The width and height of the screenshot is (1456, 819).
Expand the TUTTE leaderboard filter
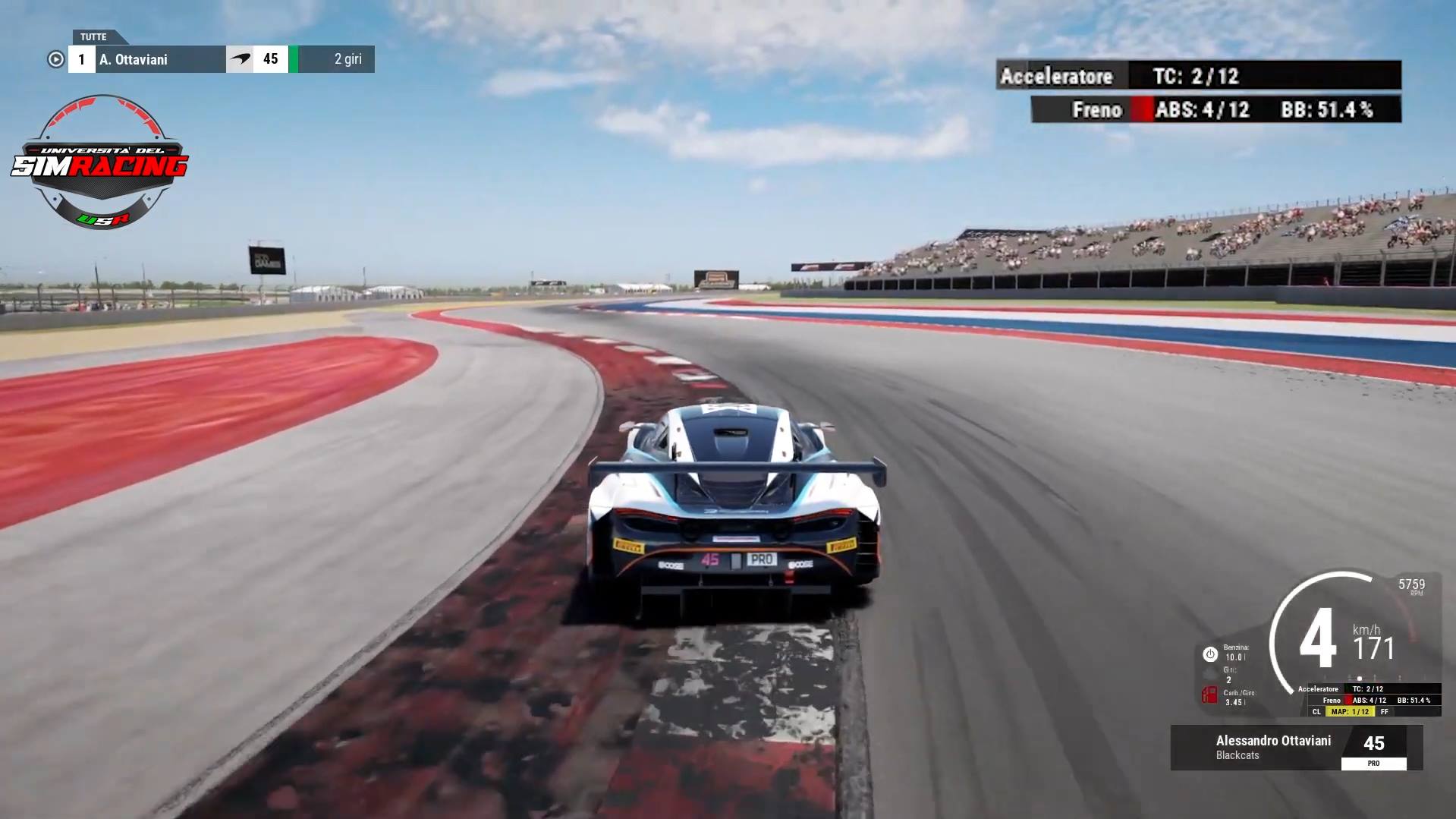coord(93,36)
